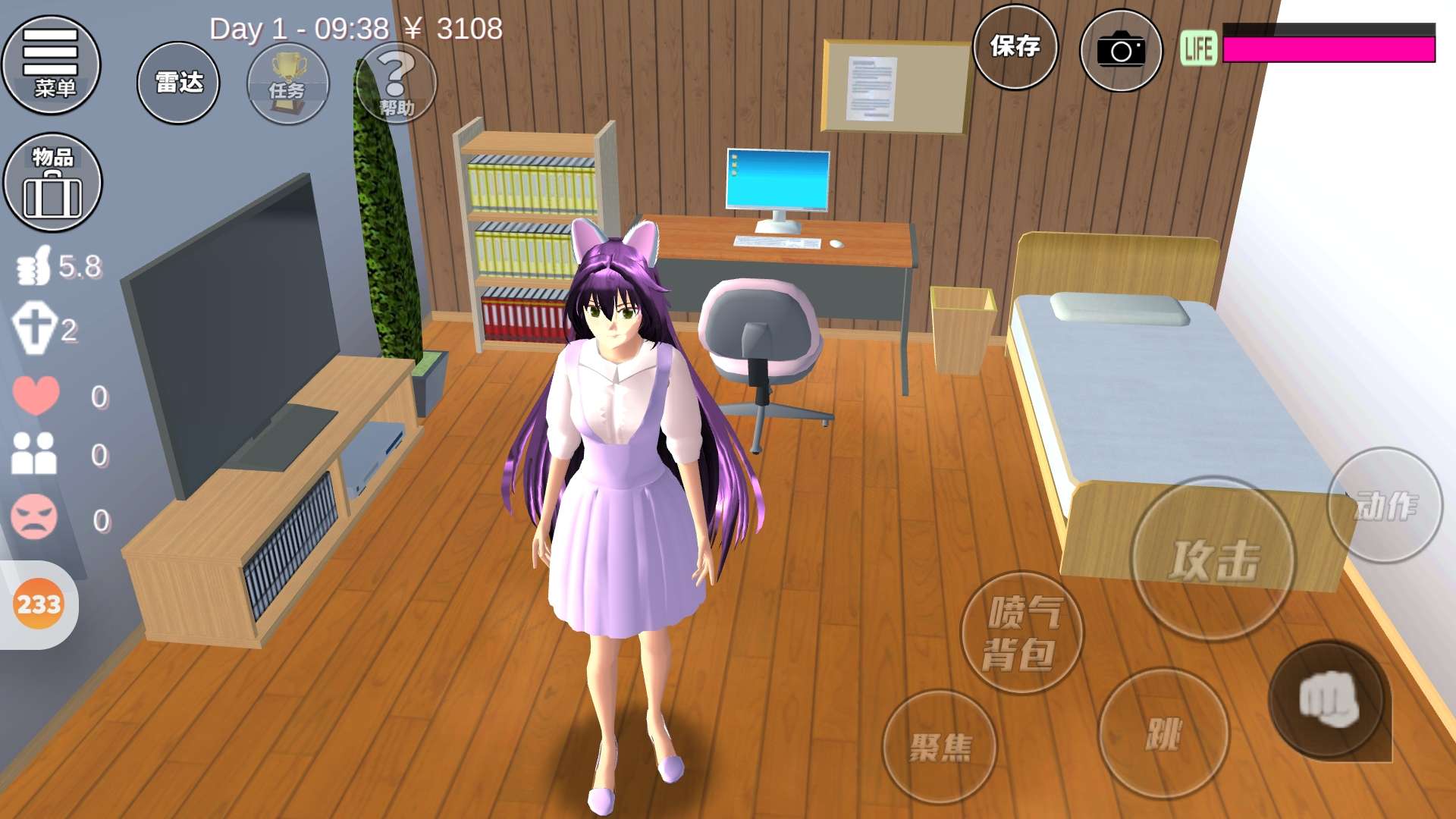Click the orange 233 badge
The image size is (1456, 819).
(x=39, y=604)
